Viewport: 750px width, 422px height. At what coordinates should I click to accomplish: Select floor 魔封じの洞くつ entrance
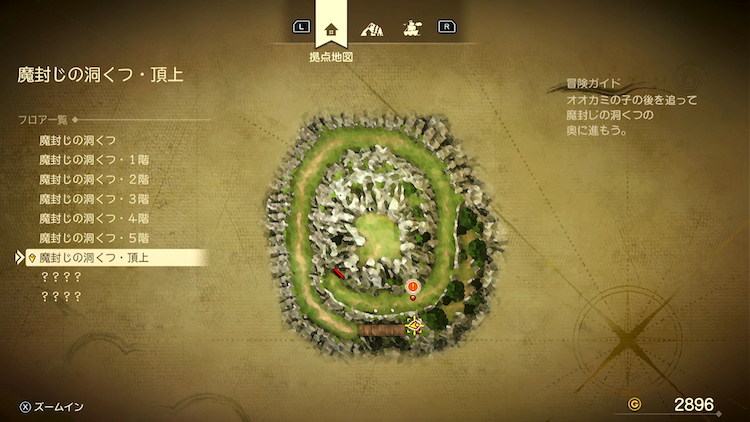[x=78, y=140]
